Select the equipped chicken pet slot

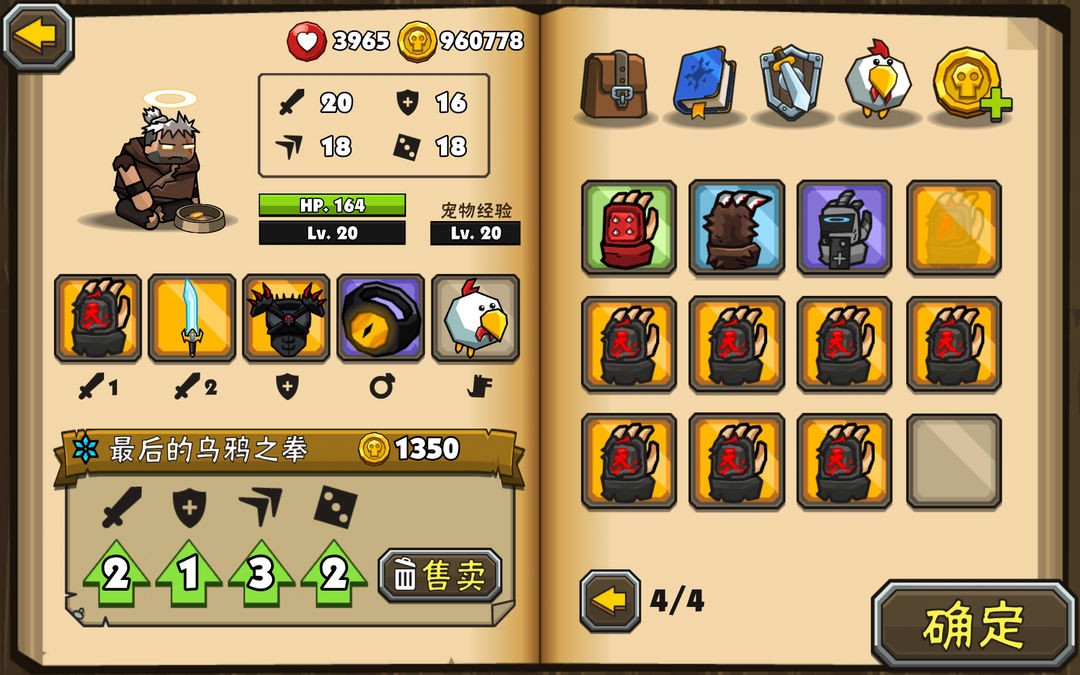[x=475, y=318]
